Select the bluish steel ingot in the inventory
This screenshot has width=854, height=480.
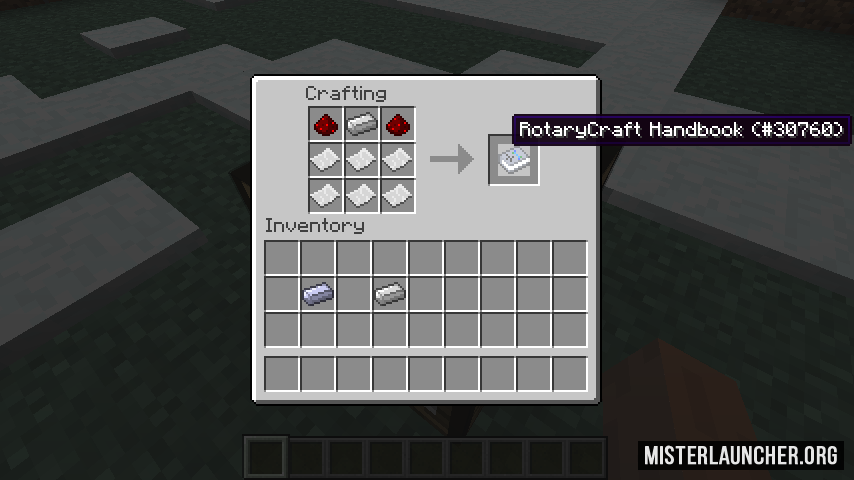[317, 293]
